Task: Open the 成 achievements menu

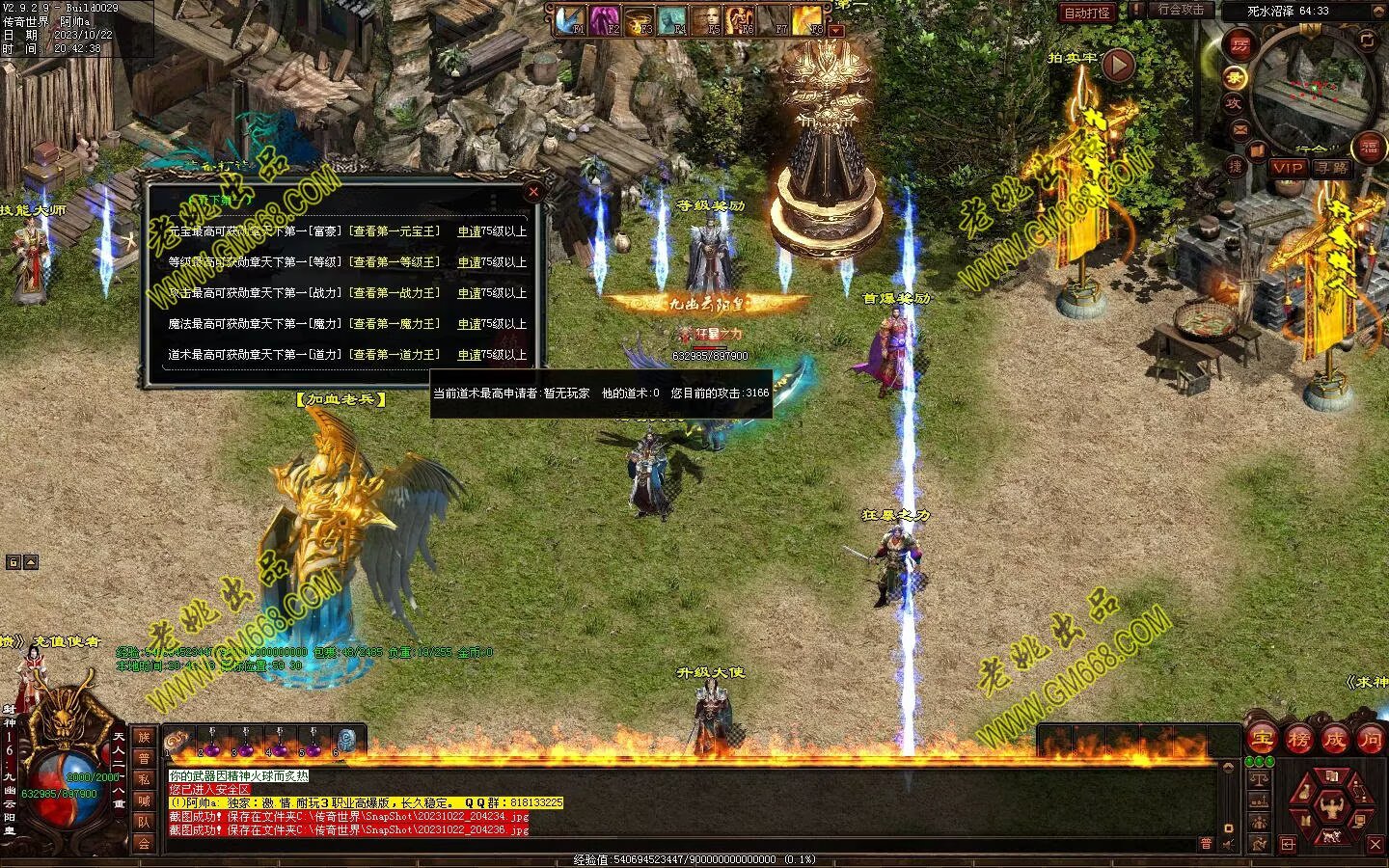Action: tap(1334, 740)
